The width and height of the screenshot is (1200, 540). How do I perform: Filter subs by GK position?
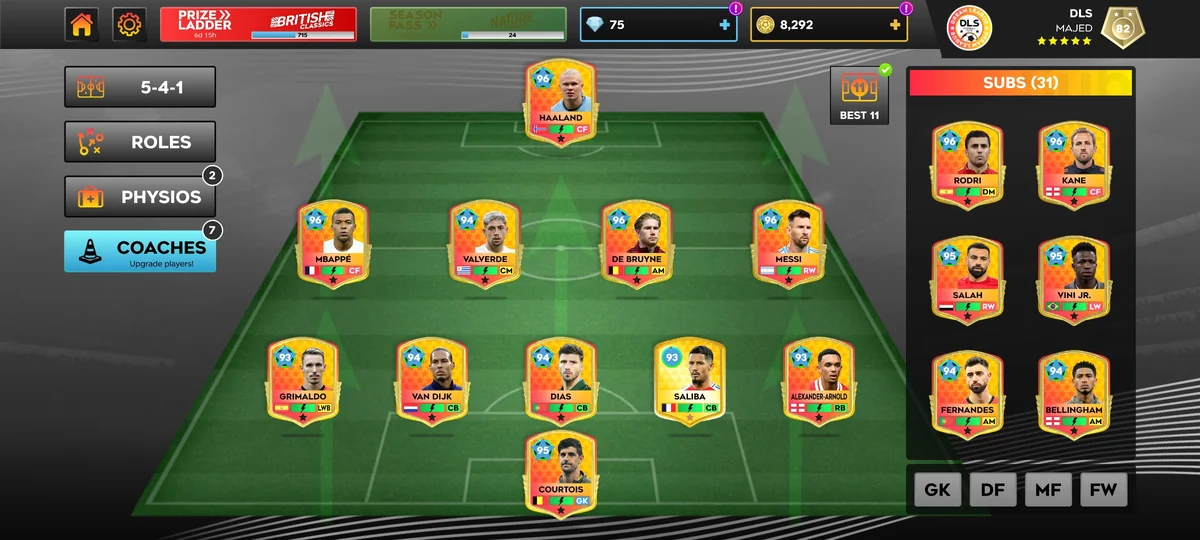(937, 490)
